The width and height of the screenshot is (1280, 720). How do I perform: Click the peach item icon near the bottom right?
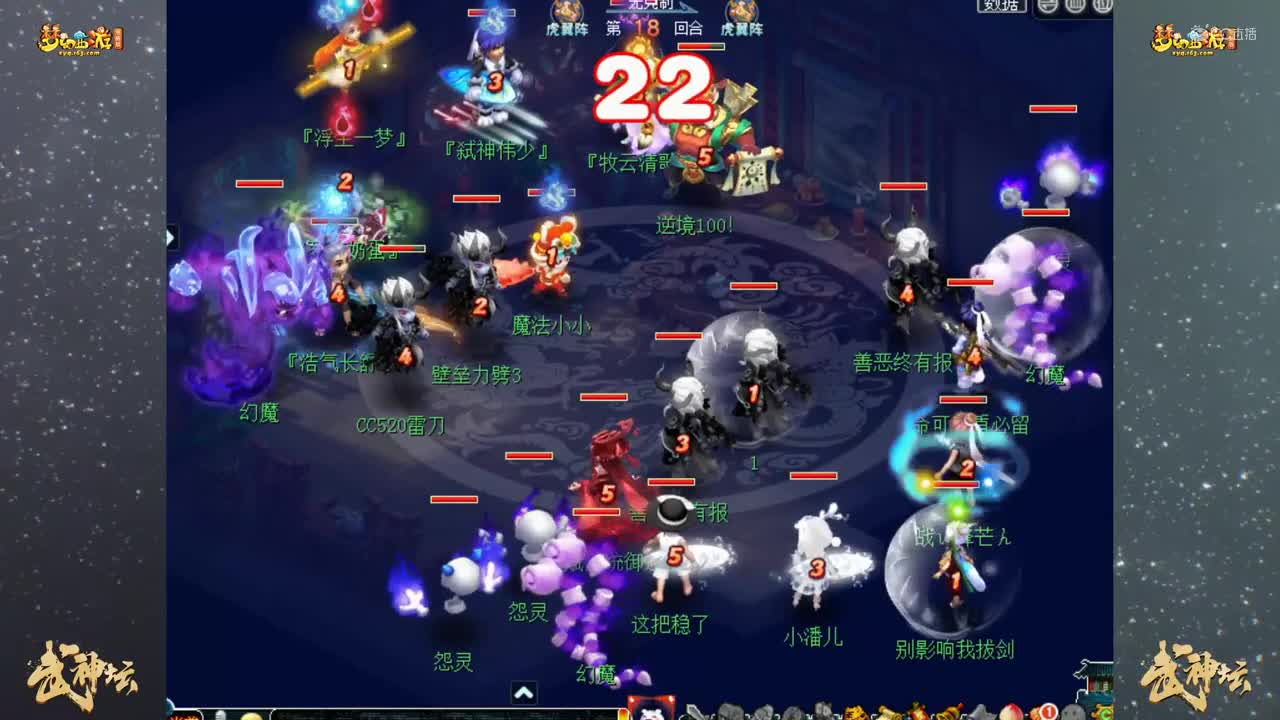(x=1008, y=714)
